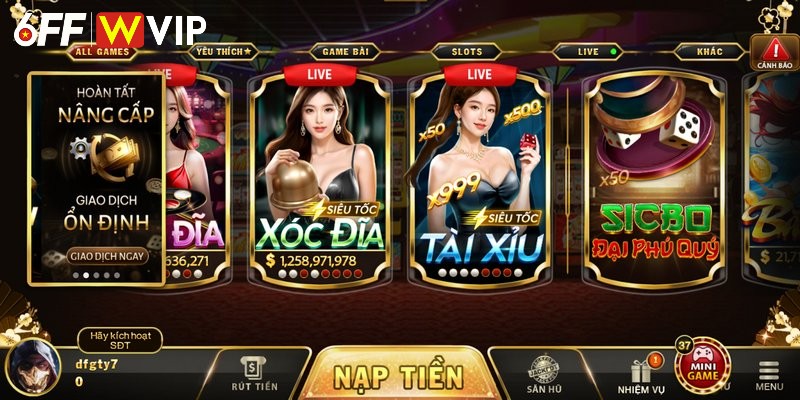This screenshot has height=400, width=800.
Task: Open the Yêu Thích favorites tab
Action: (226, 50)
